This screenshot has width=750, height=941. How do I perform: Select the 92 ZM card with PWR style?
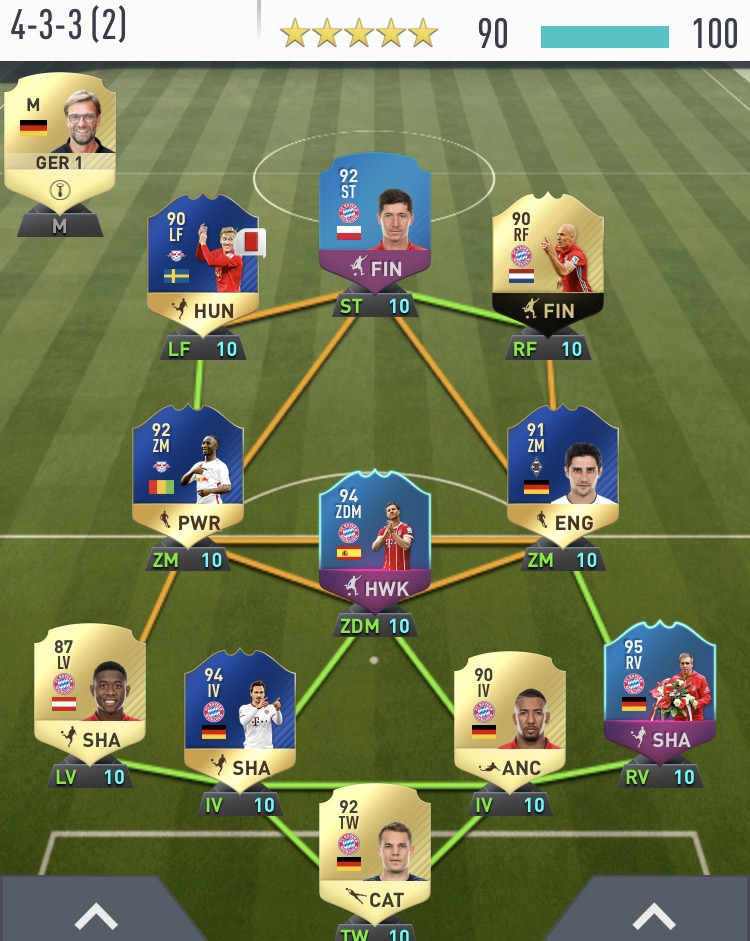point(188,472)
